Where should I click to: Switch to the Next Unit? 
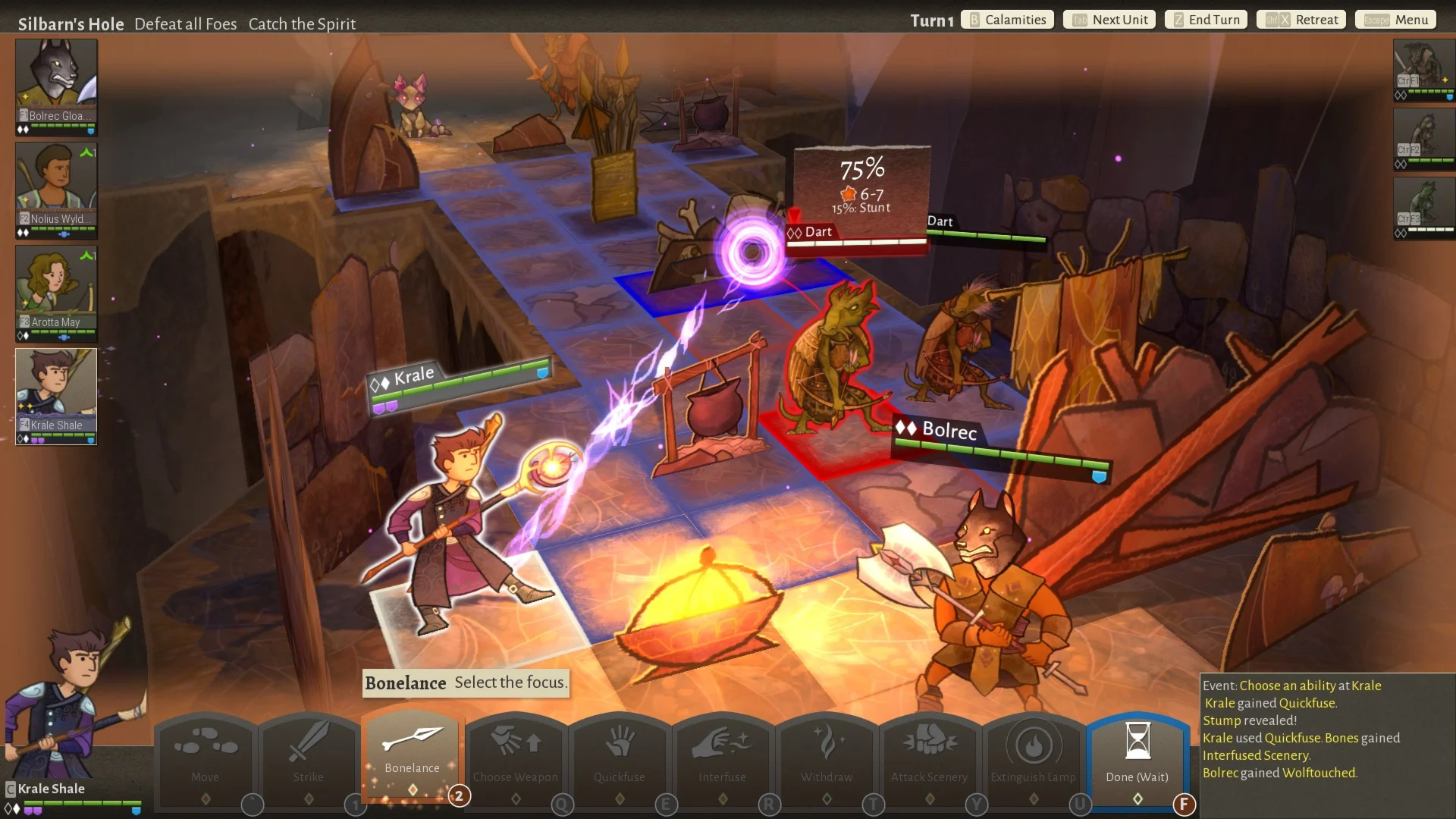click(x=1109, y=20)
